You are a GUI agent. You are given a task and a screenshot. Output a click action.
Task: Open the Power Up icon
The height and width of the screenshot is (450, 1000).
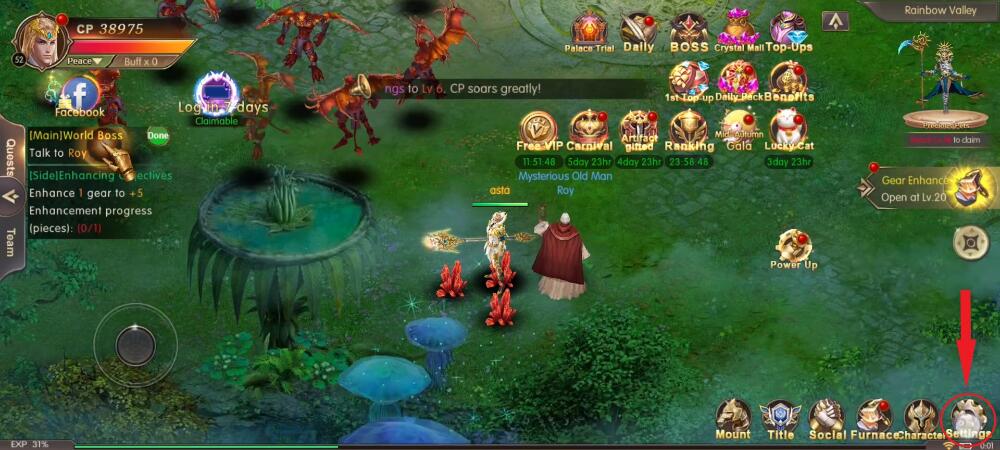pyautogui.click(x=794, y=247)
